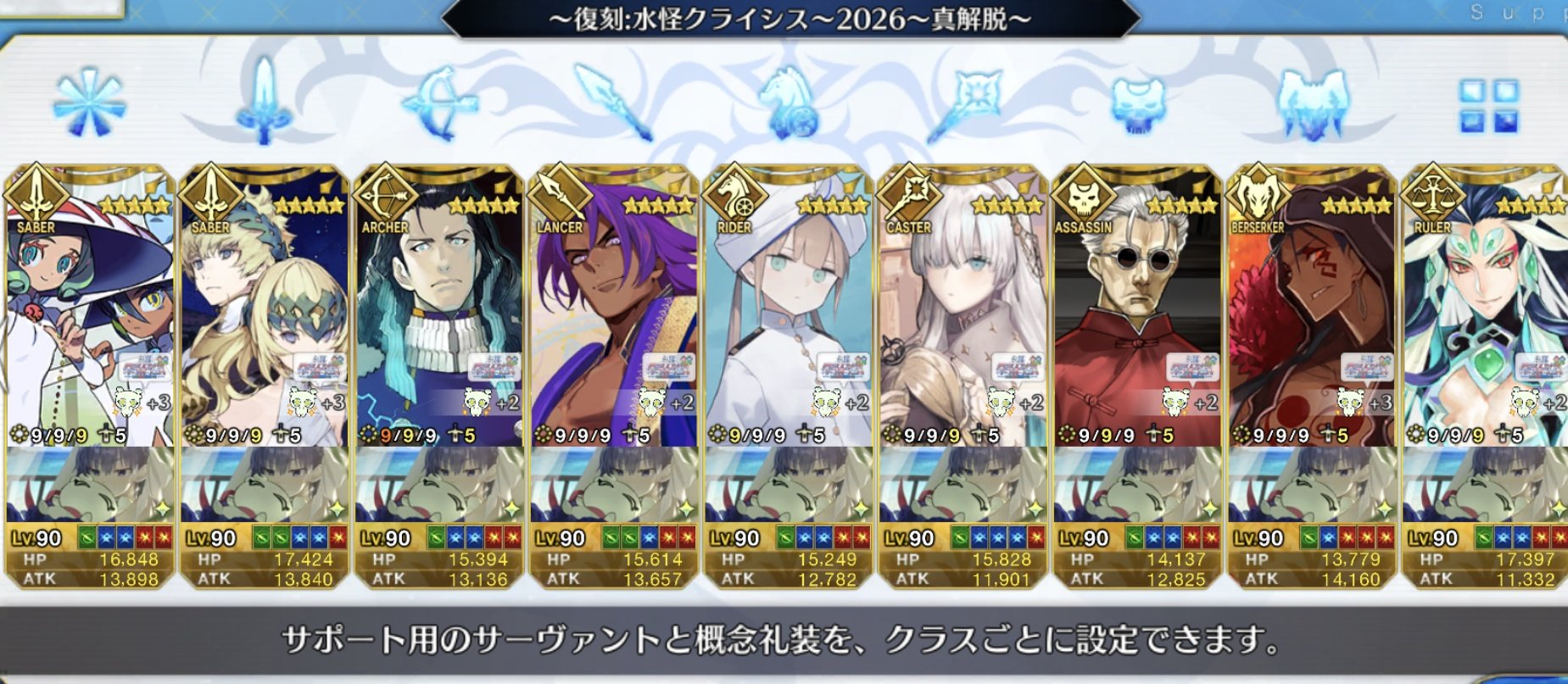Screen dimensions: 1568x684
Task: Pick the BERSERKER support servant card
Action: [1312, 314]
